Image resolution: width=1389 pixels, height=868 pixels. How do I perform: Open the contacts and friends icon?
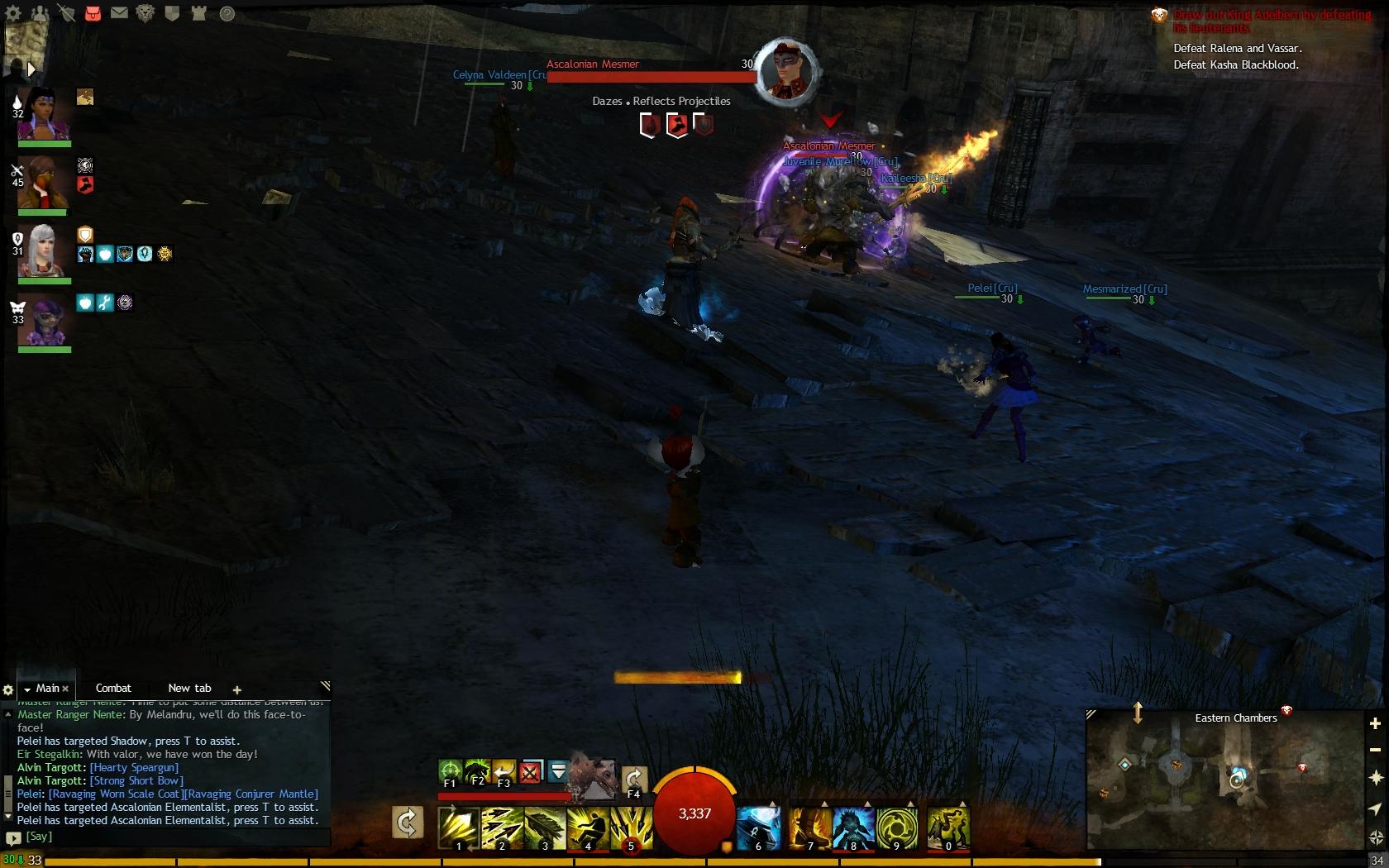(x=39, y=13)
